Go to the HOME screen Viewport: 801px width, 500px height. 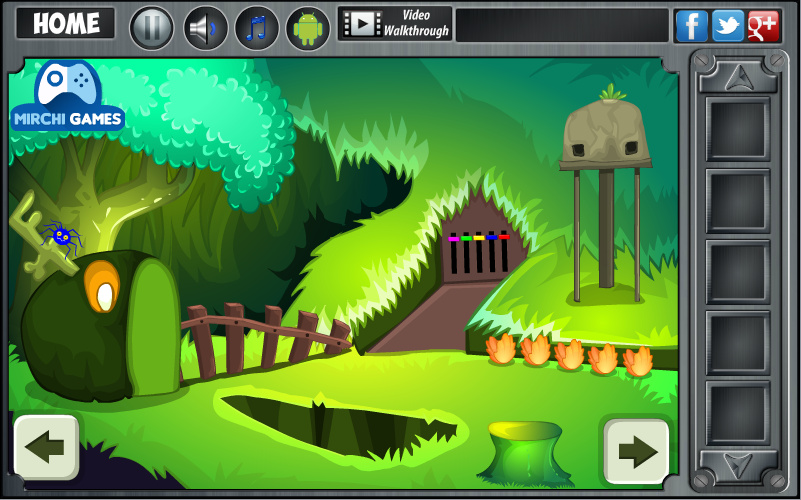coord(66,24)
